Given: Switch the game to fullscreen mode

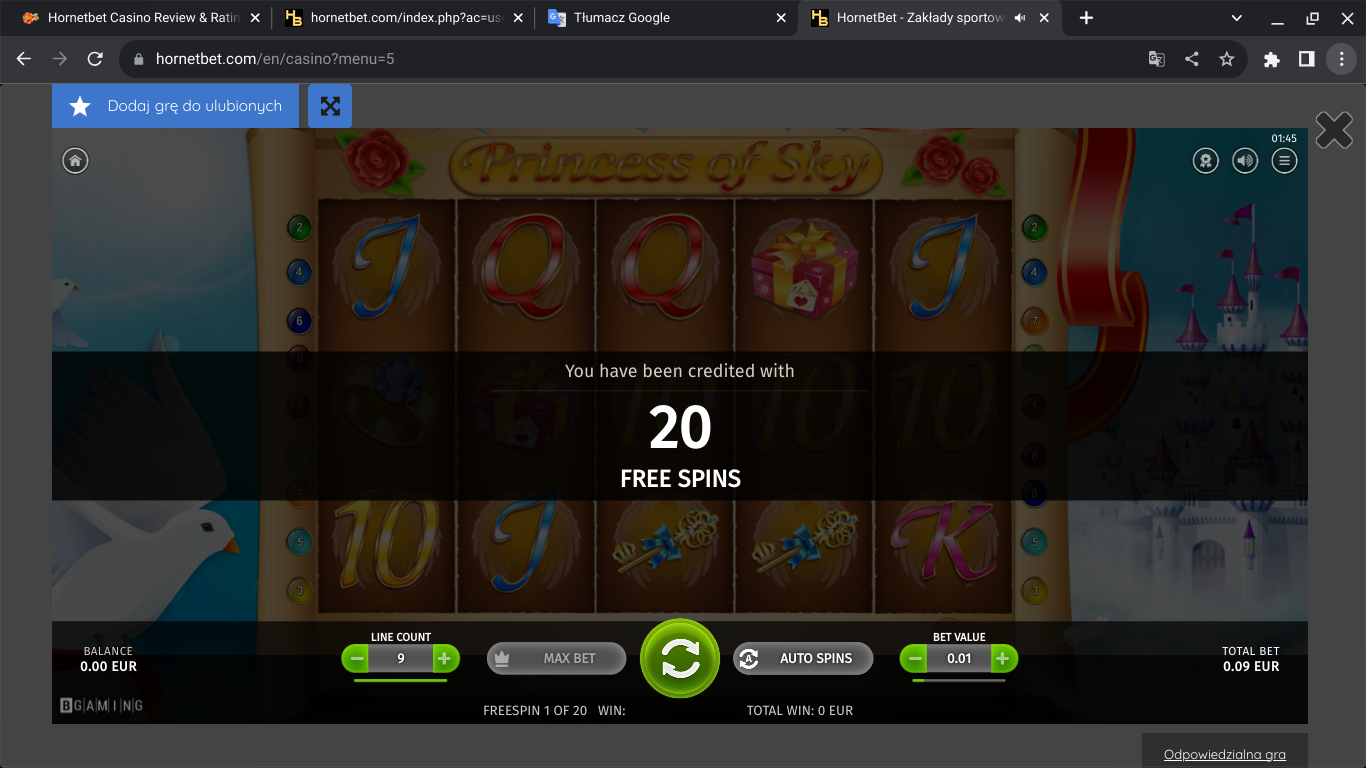Looking at the screenshot, I should point(330,106).
